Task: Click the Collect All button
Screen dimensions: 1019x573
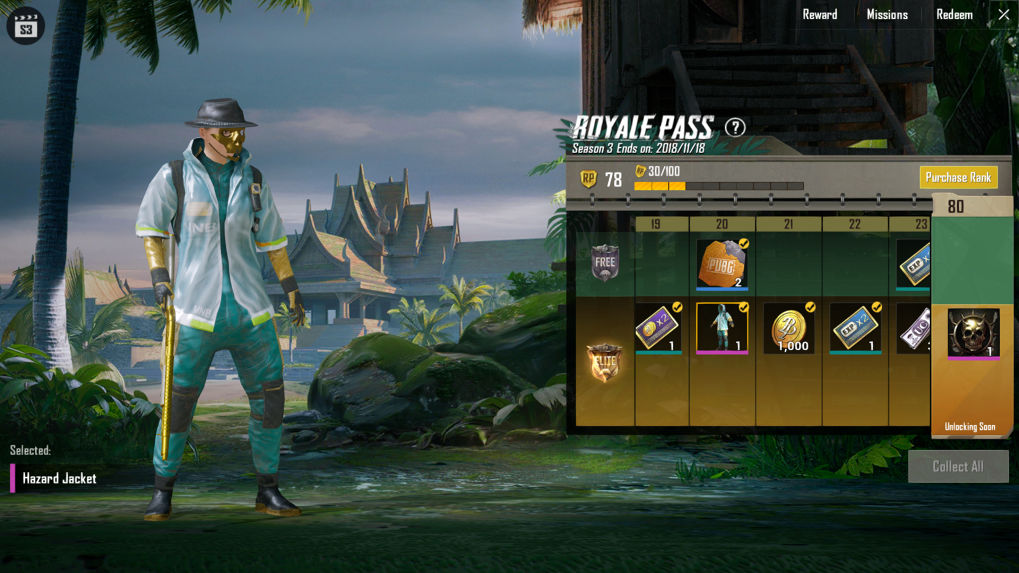Action: [x=957, y=466]
